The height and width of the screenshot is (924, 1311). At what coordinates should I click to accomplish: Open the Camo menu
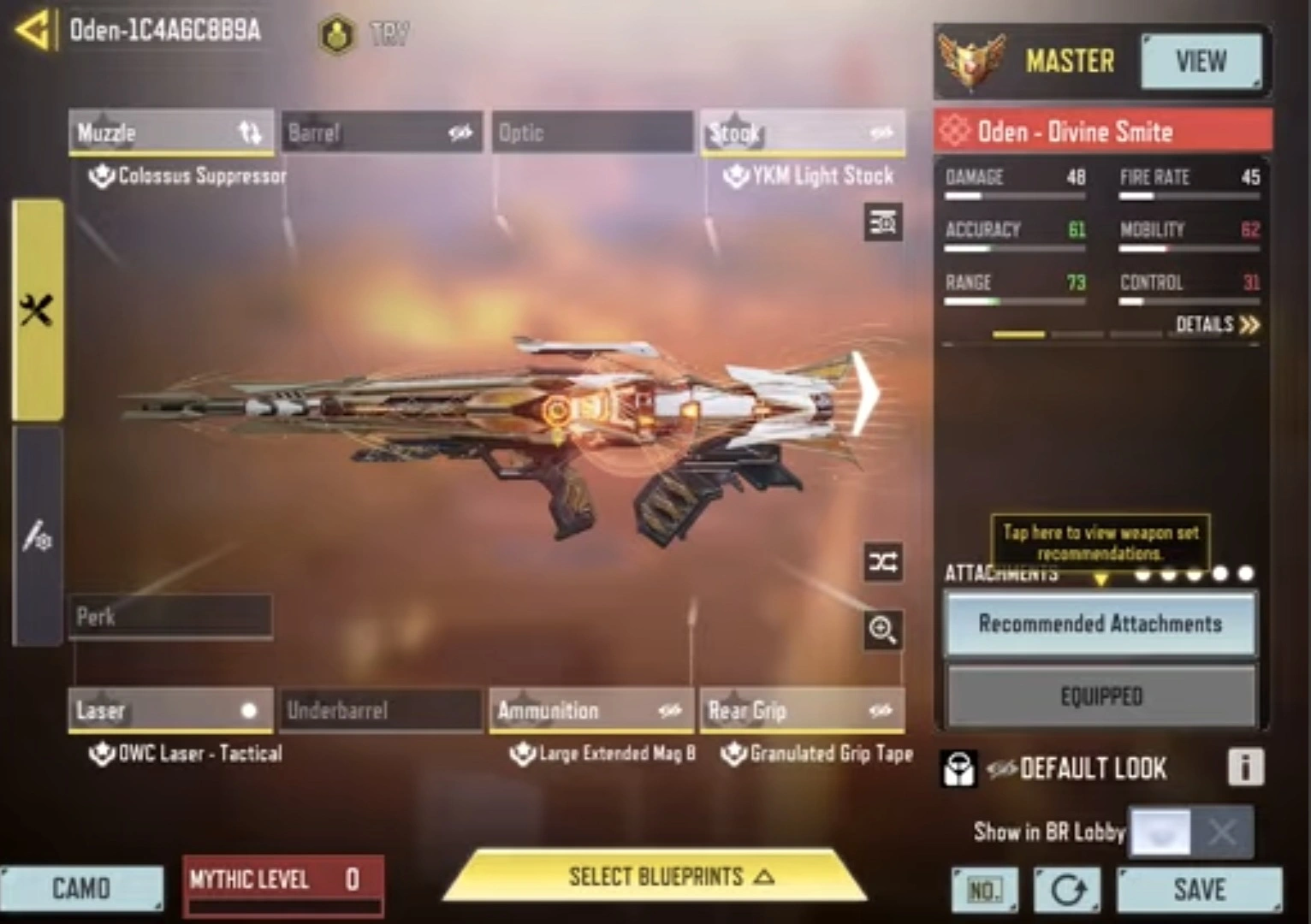point(81,889)
